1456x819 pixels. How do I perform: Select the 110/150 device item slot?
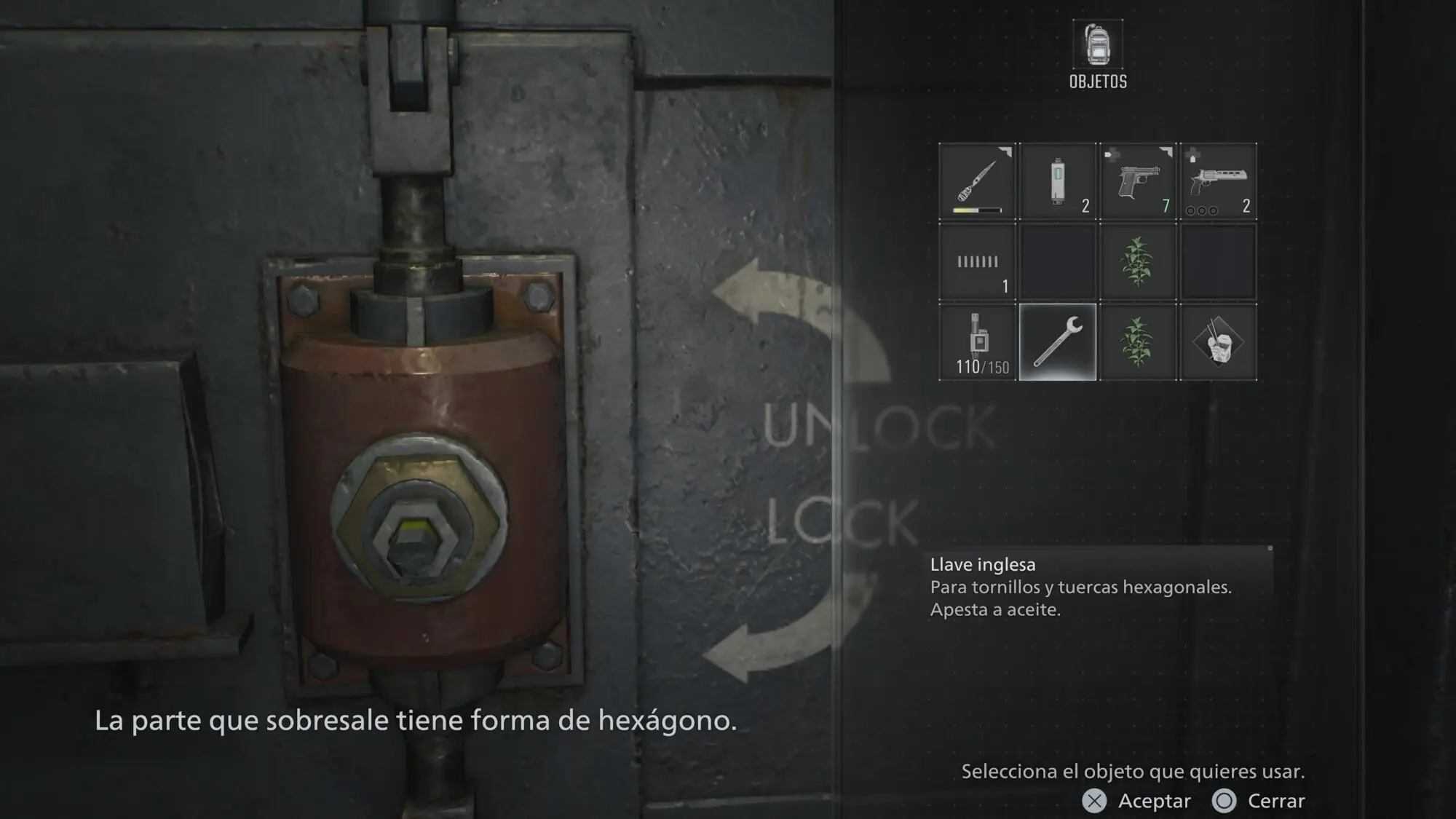point(977,342)
